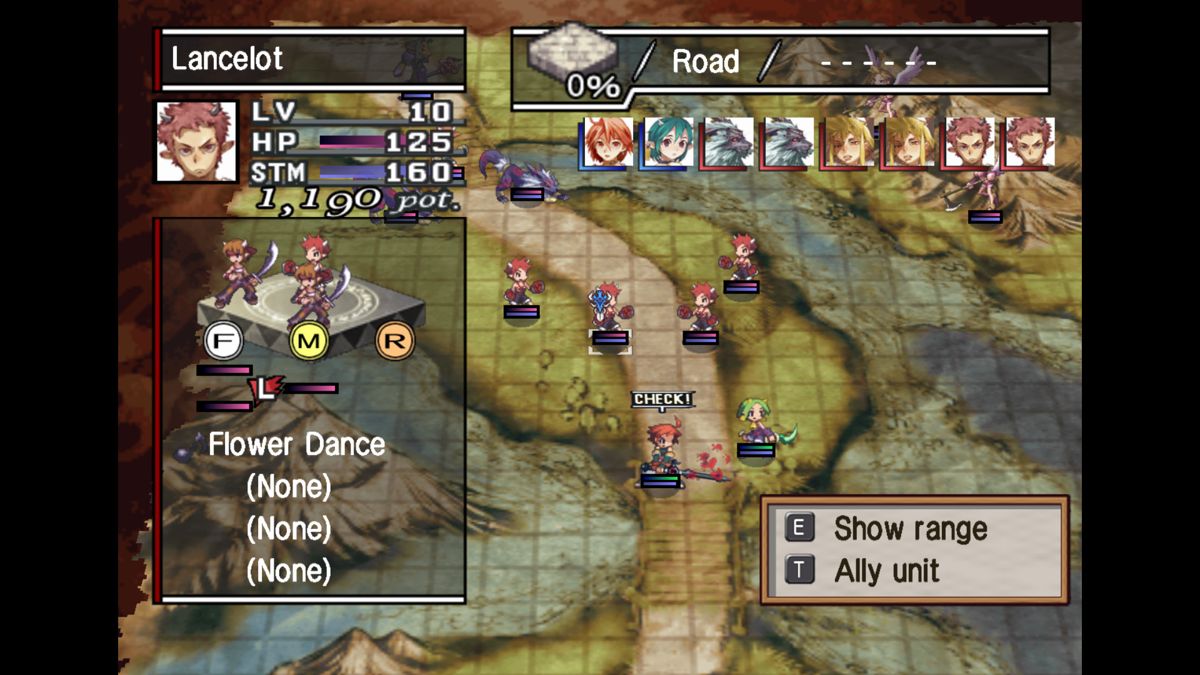Viewport: 1200px width, 675px height.
Task: Pick the red-haired girl turn order portrait
Action: (x=608, y=142)
